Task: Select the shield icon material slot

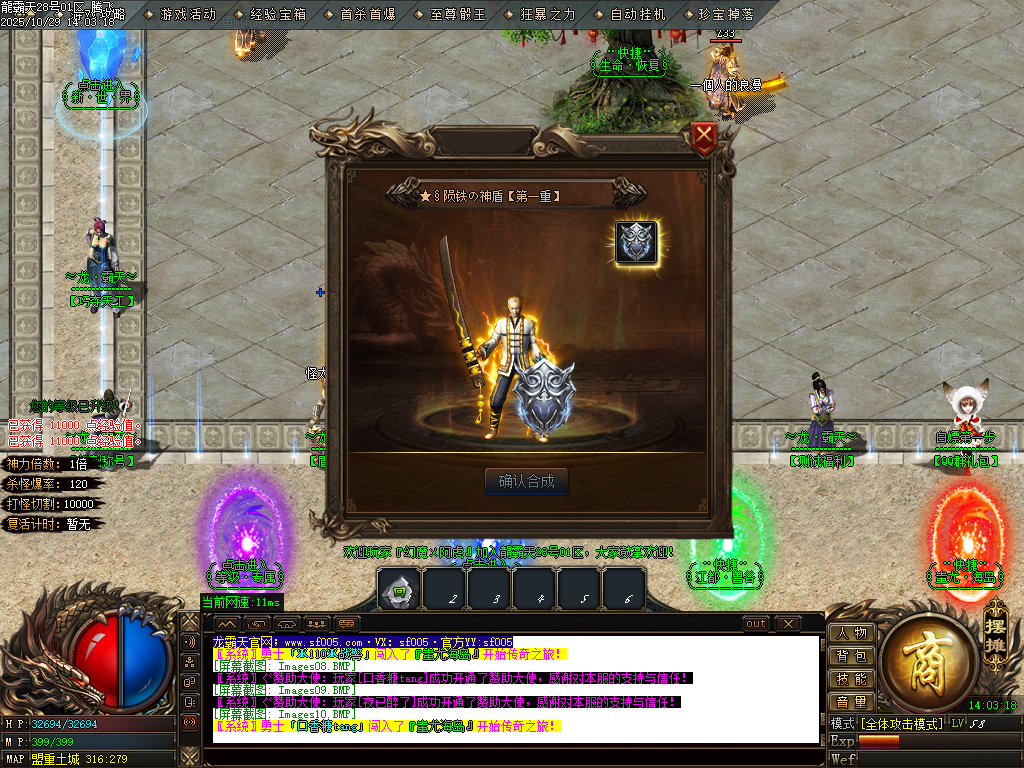Action: [636, 243]
